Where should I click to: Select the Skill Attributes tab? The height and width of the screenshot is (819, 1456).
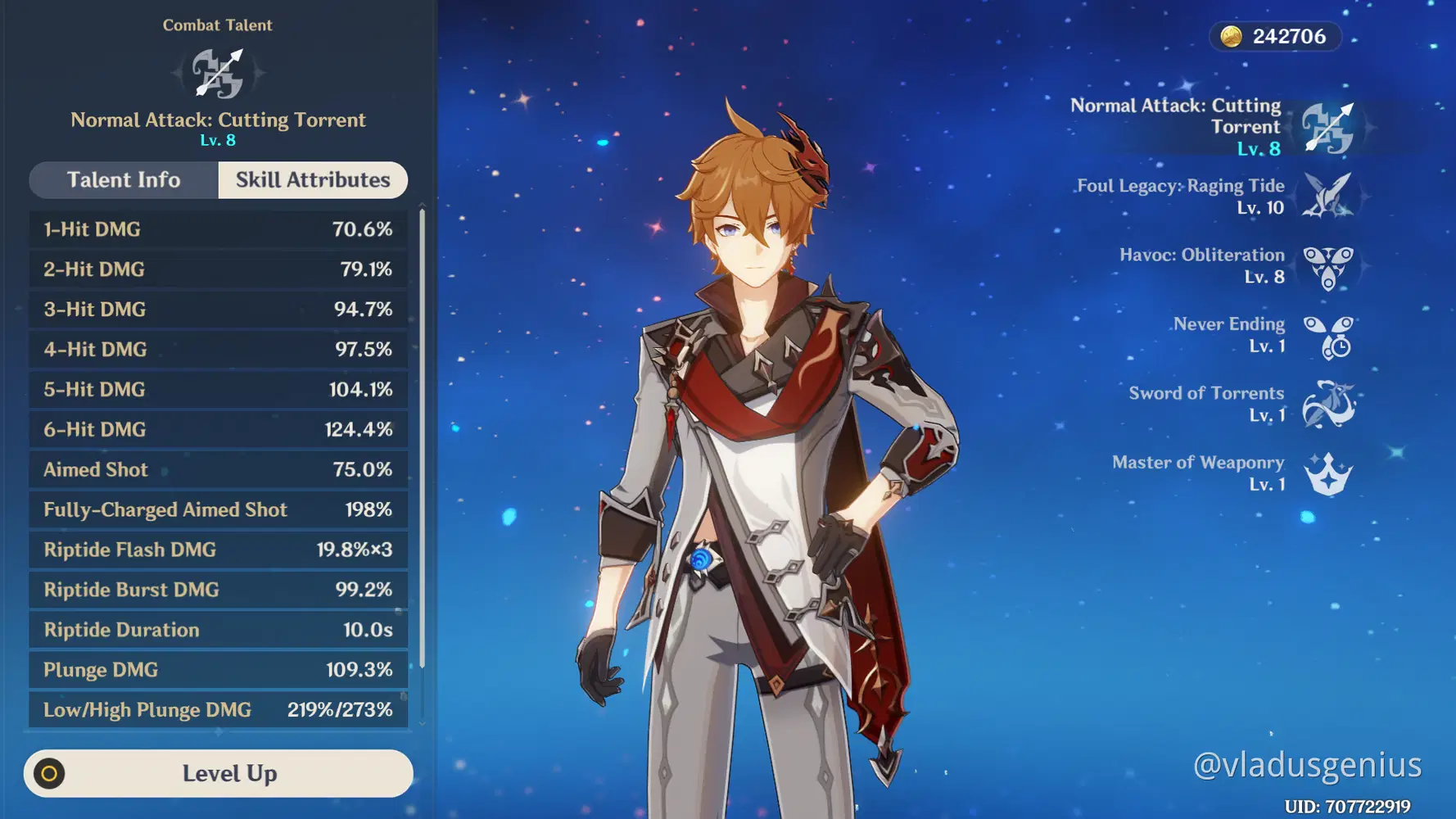pyautogui.click(x=313, y=180)
